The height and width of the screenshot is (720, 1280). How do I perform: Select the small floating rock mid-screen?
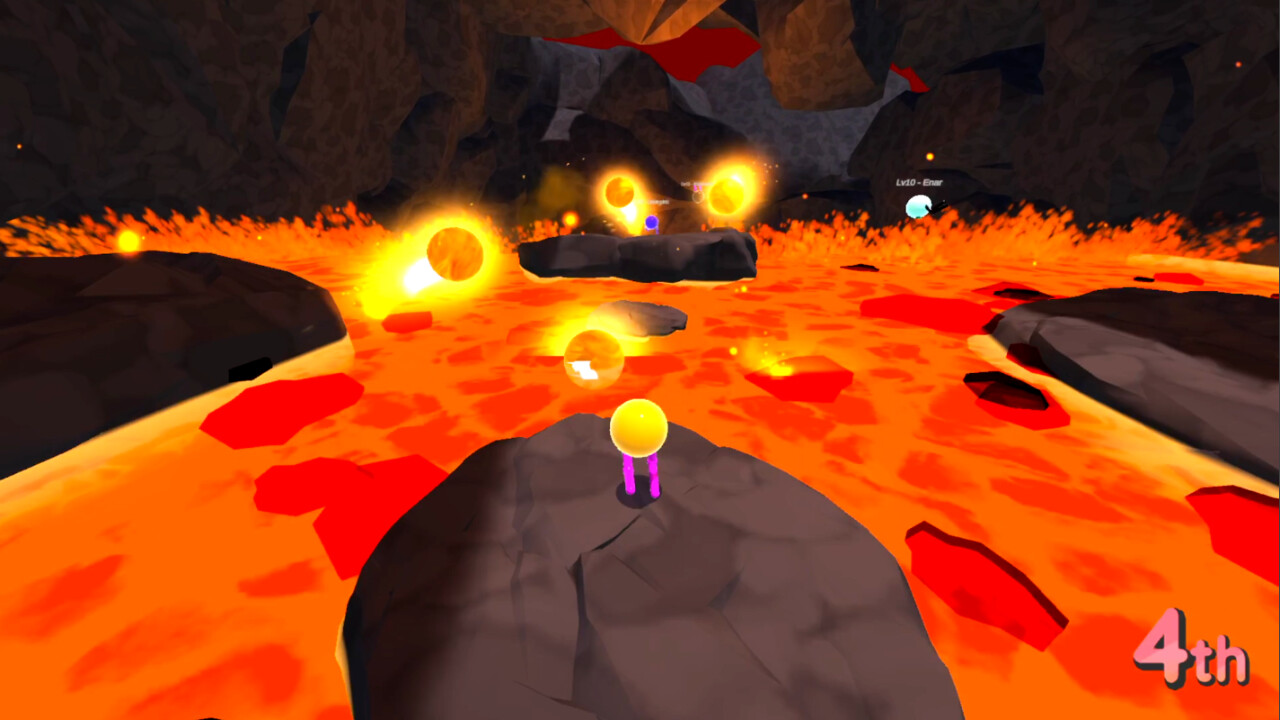pos(645,320)
